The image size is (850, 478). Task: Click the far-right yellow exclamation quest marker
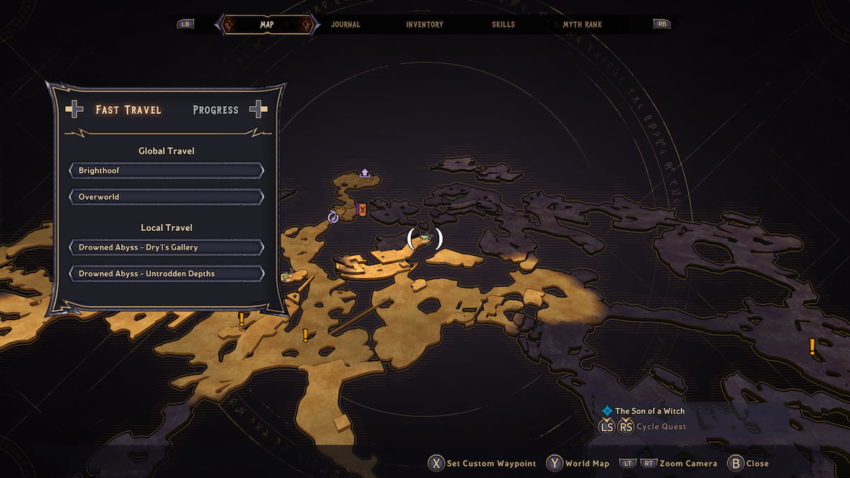812,347
